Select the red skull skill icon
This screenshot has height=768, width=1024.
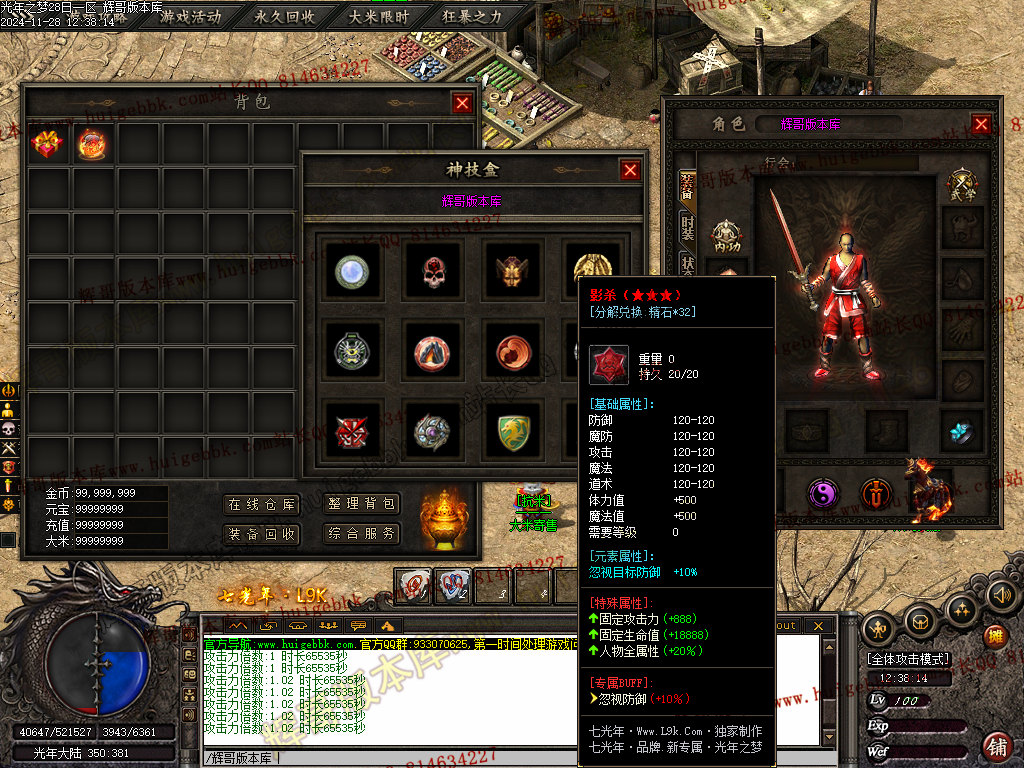tap(433, 271)
